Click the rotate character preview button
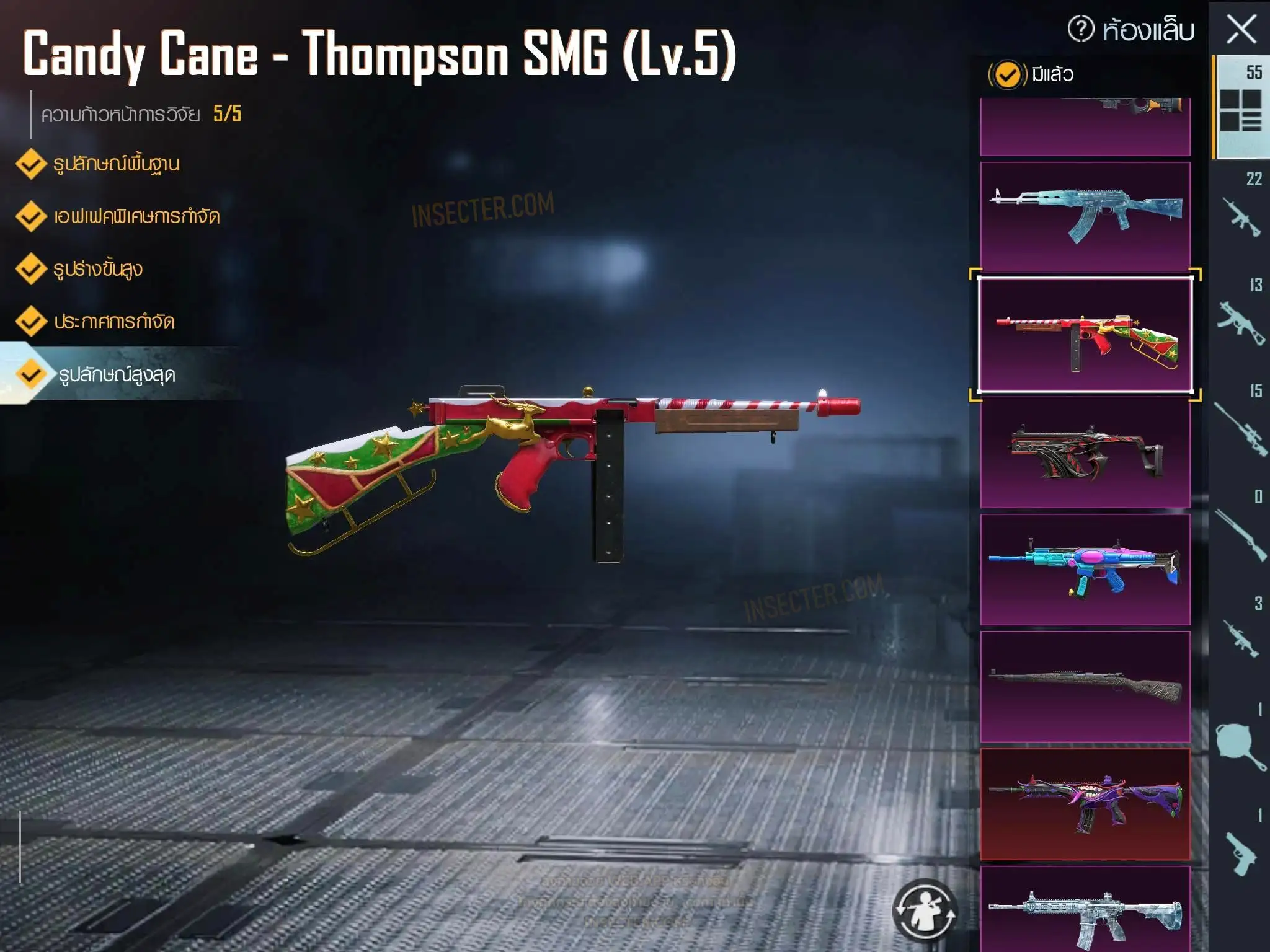The image size is (1270, 952). [925, 911]
